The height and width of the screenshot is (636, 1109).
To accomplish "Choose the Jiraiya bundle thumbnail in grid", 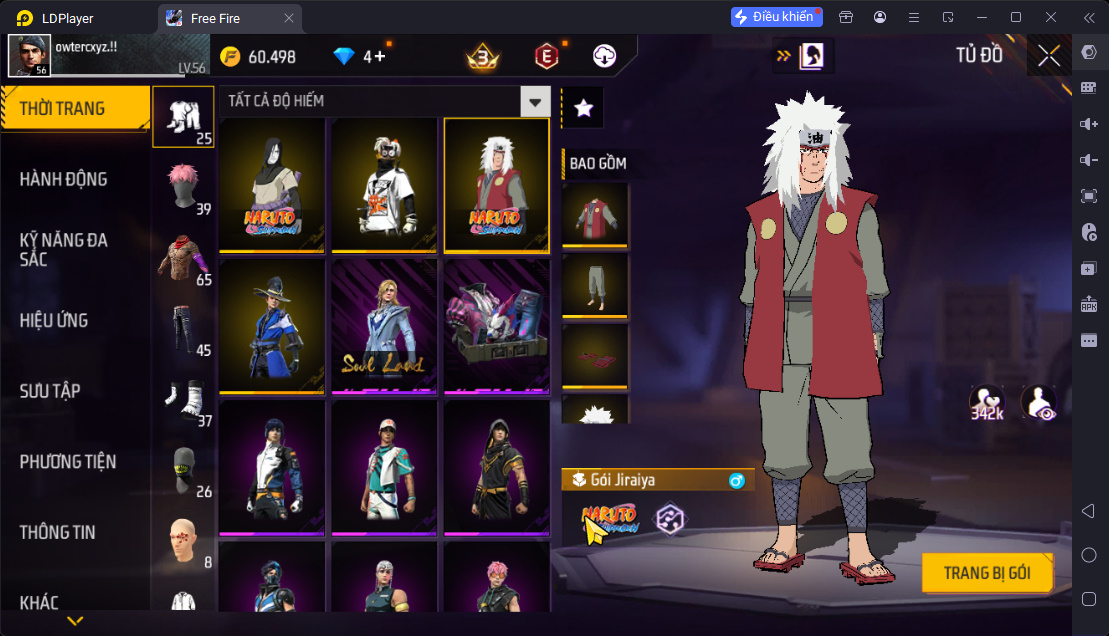I will 496,184.
